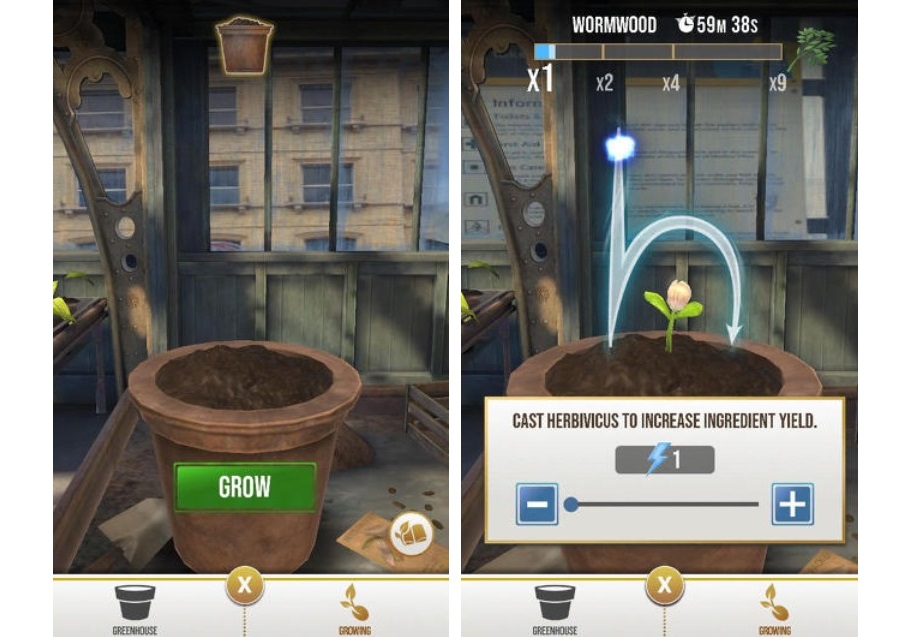This screenshot has height=637, width=917.
Task: Select the soil pot icon above the window
Action: [x=244, y=46]
